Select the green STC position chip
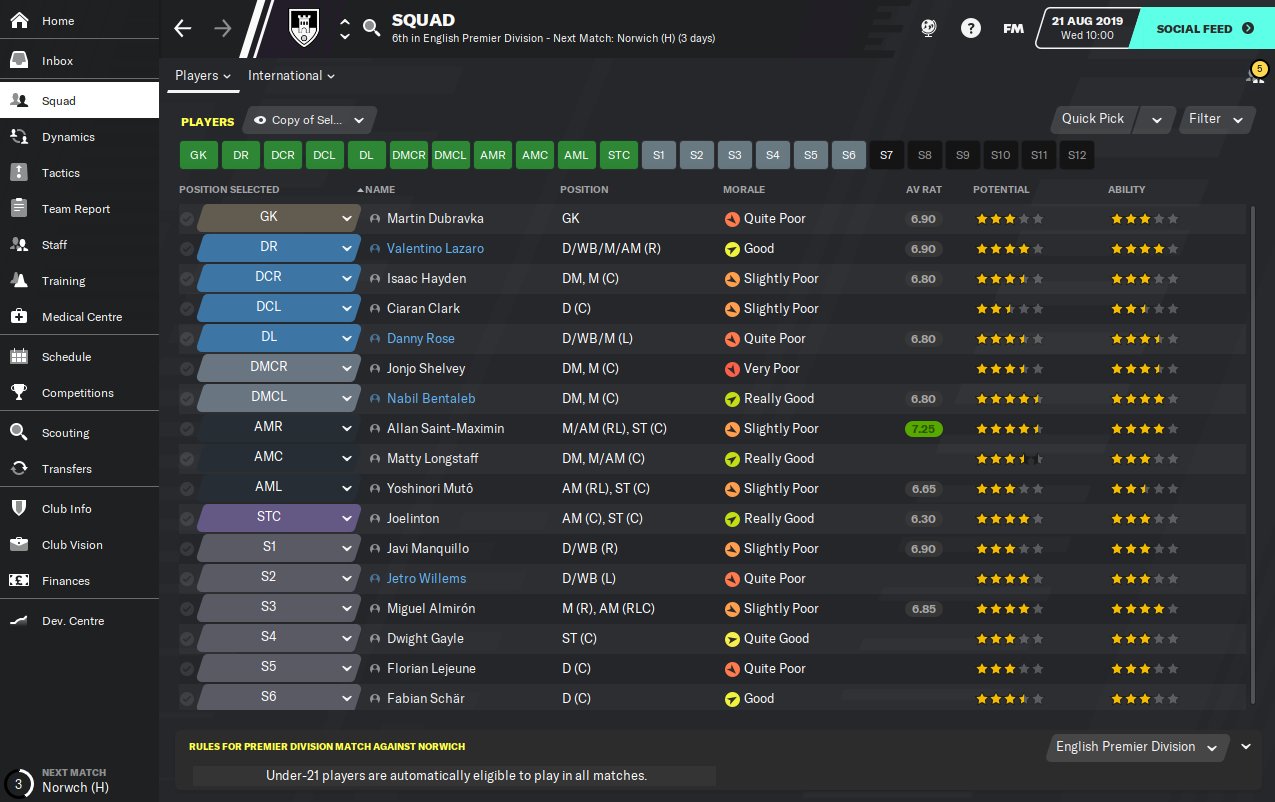This screenshot has width=1275, height=802. [x=619, y=155]
